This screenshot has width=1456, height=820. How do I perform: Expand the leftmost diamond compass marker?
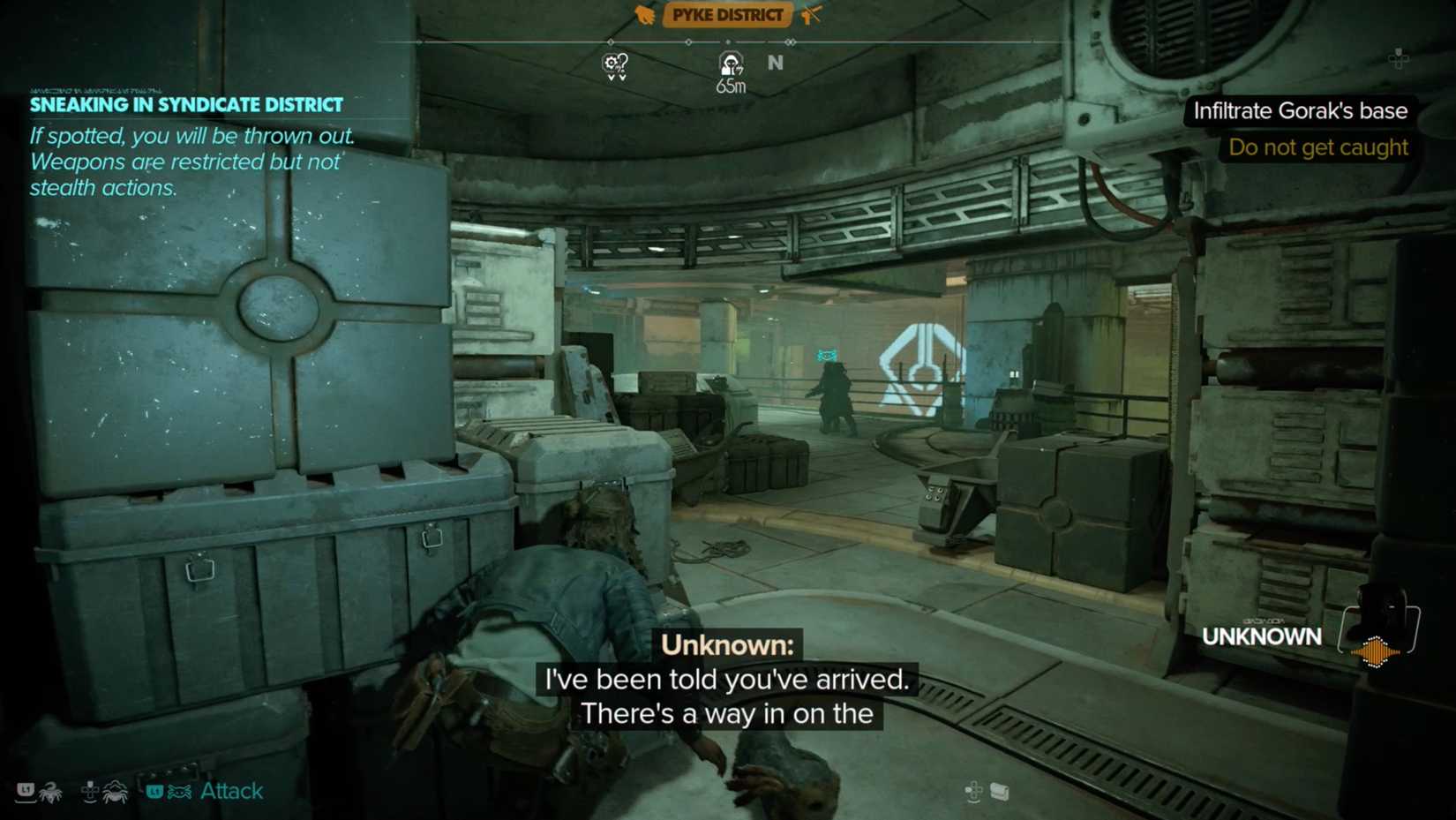[x=611, y=41]
